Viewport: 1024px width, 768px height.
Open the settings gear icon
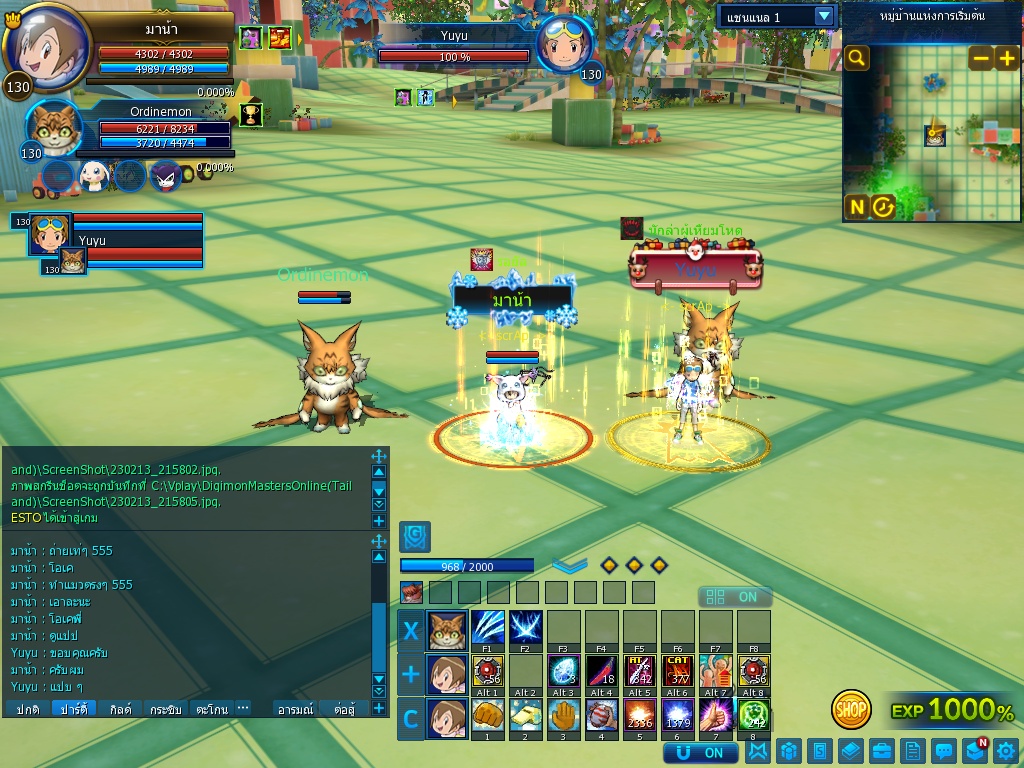tap(1005, 750)
